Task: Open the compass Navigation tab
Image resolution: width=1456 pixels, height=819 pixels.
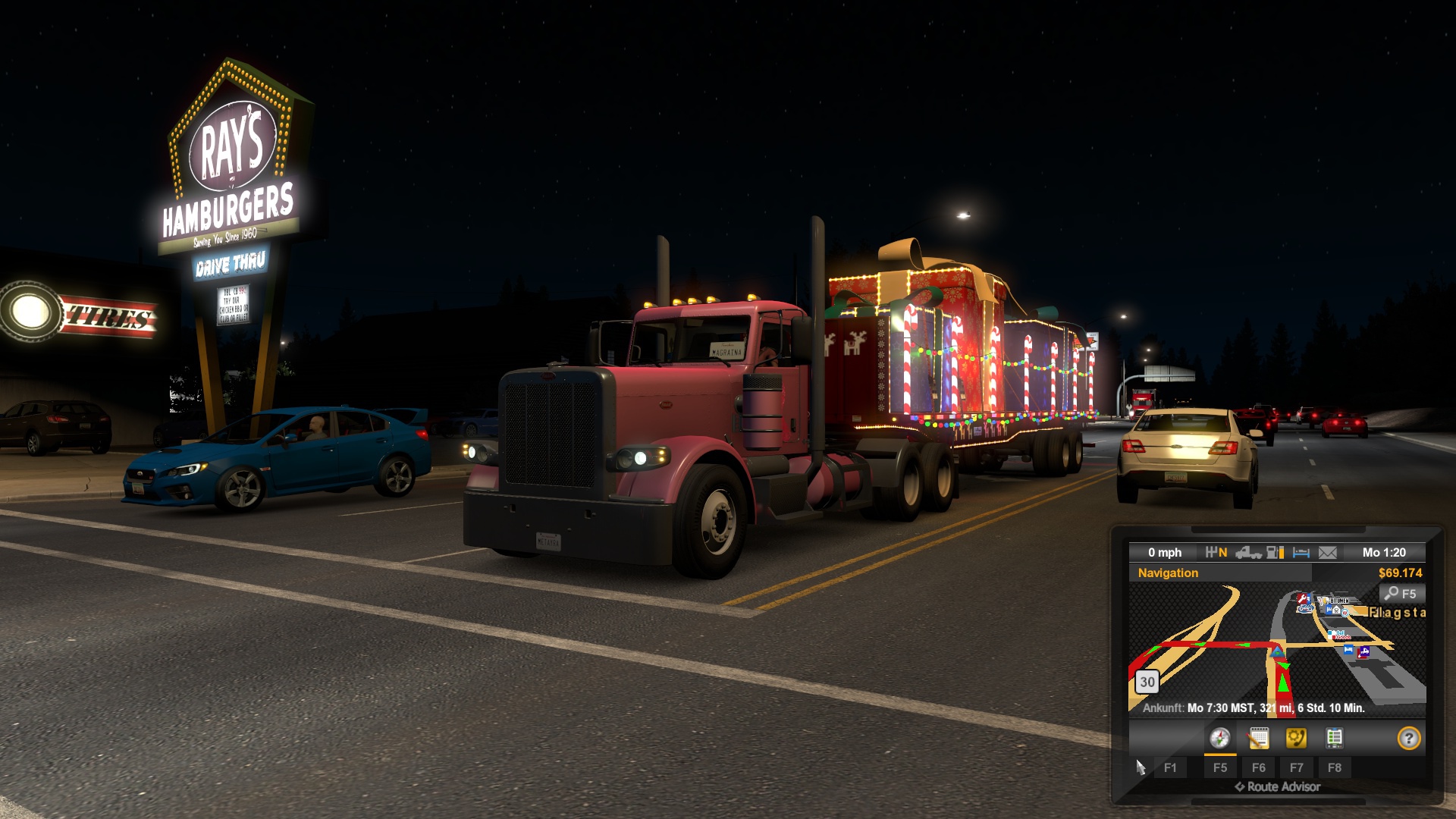Action: click(1219, 738)
